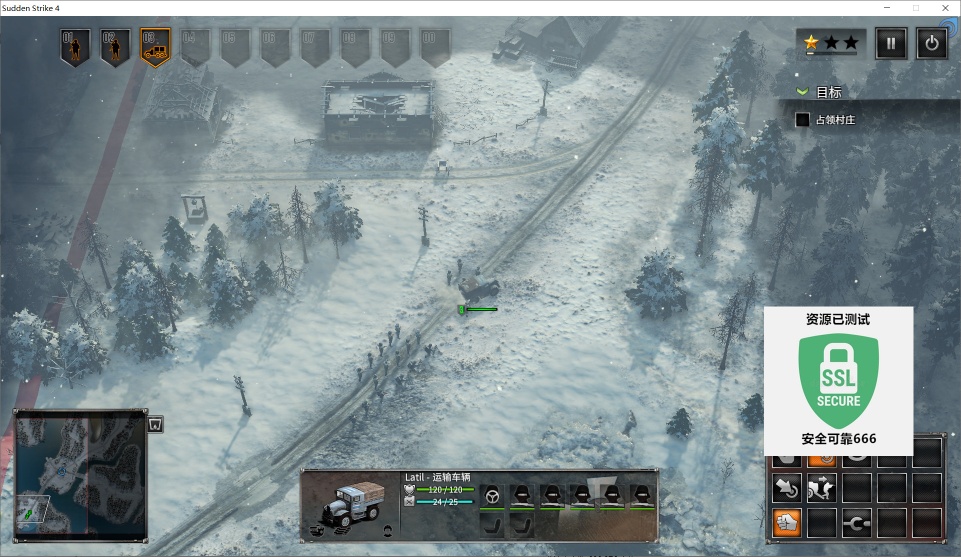Select the driver seat steering wheel slot
The width and height of the screenshot is (961, 557).
(491, 494)
